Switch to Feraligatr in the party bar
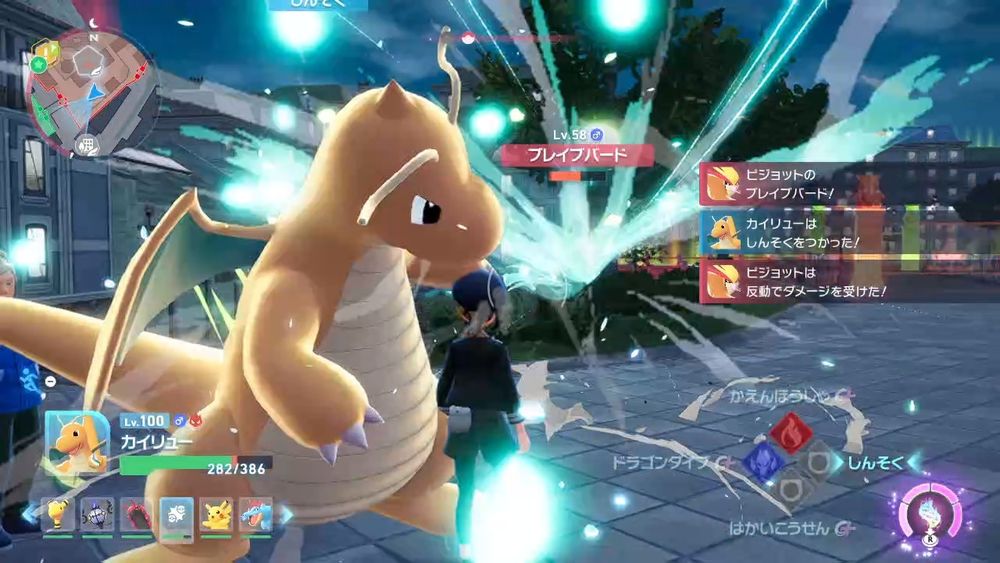This screenshot has width=1000, height=563. [x=254, y=514]
